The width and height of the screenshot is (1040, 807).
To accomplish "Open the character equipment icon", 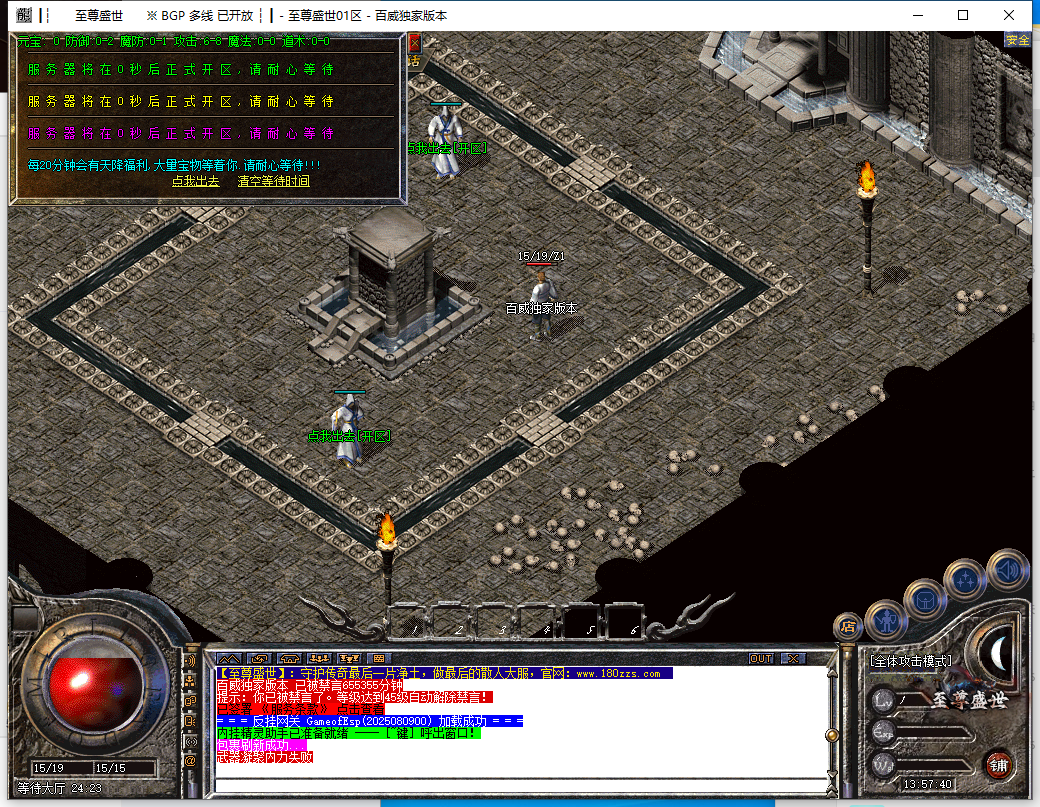I will 886,620.
